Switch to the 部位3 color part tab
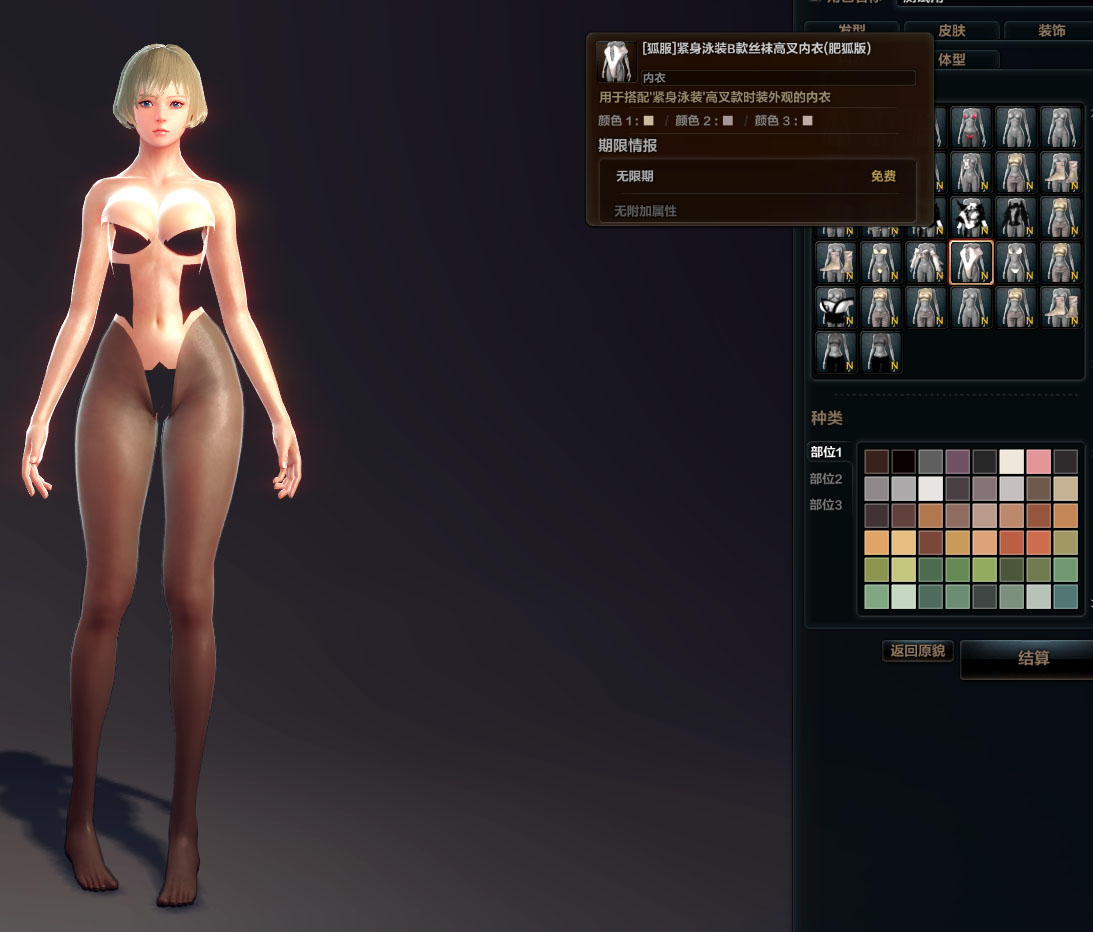Image resolution: width=1093 pixels, height=932 pixels. [826, 505]
